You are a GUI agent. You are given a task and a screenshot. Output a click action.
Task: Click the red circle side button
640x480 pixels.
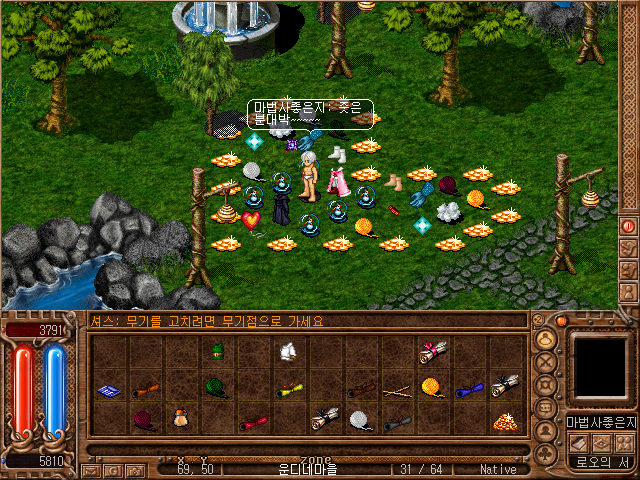(x=628, y=227)
